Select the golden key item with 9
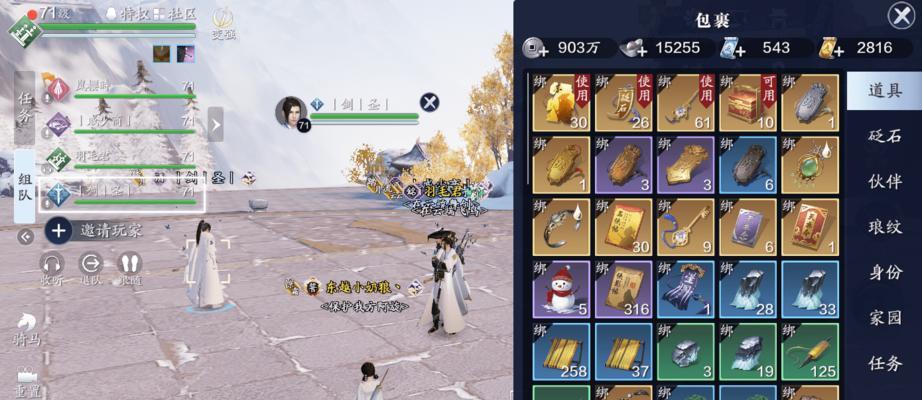Image resolution: width=922 pixels, height=400 pixels. tap(688, 227)
